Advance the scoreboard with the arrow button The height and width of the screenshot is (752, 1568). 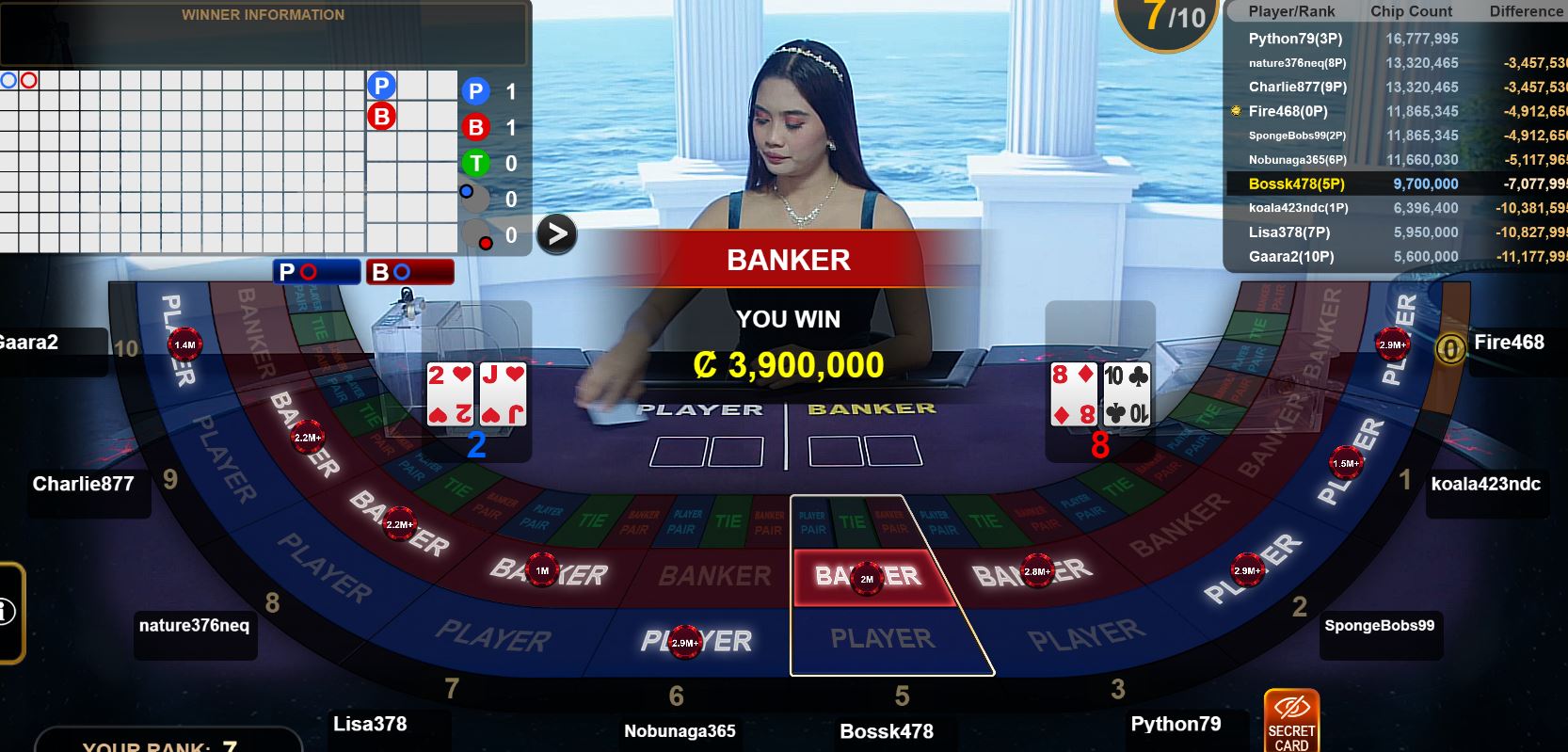(x=556, y=233)
